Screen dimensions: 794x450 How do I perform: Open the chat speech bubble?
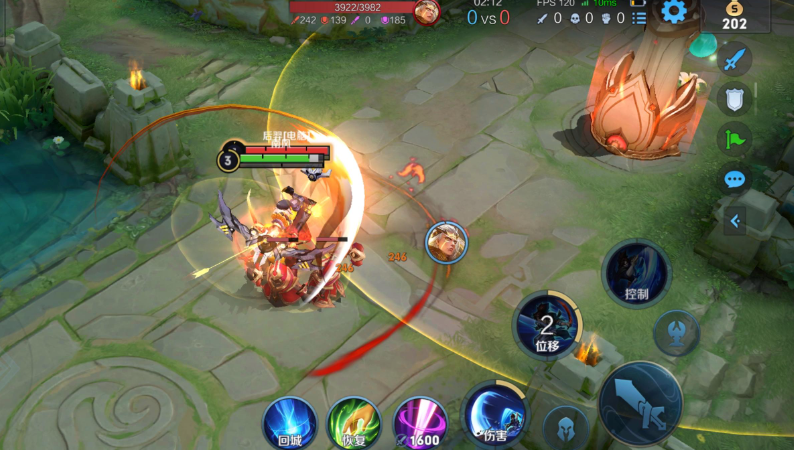735,180
